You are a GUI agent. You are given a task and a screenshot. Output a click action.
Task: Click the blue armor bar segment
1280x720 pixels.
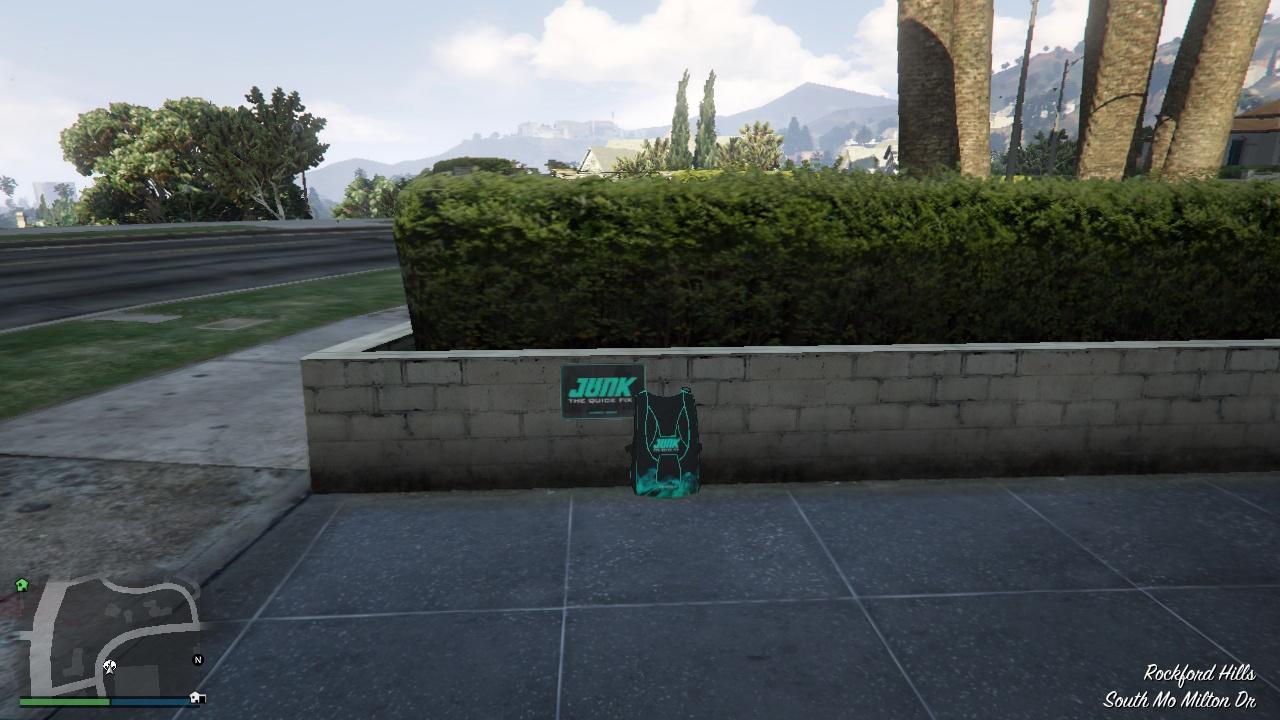coord(149,701)
